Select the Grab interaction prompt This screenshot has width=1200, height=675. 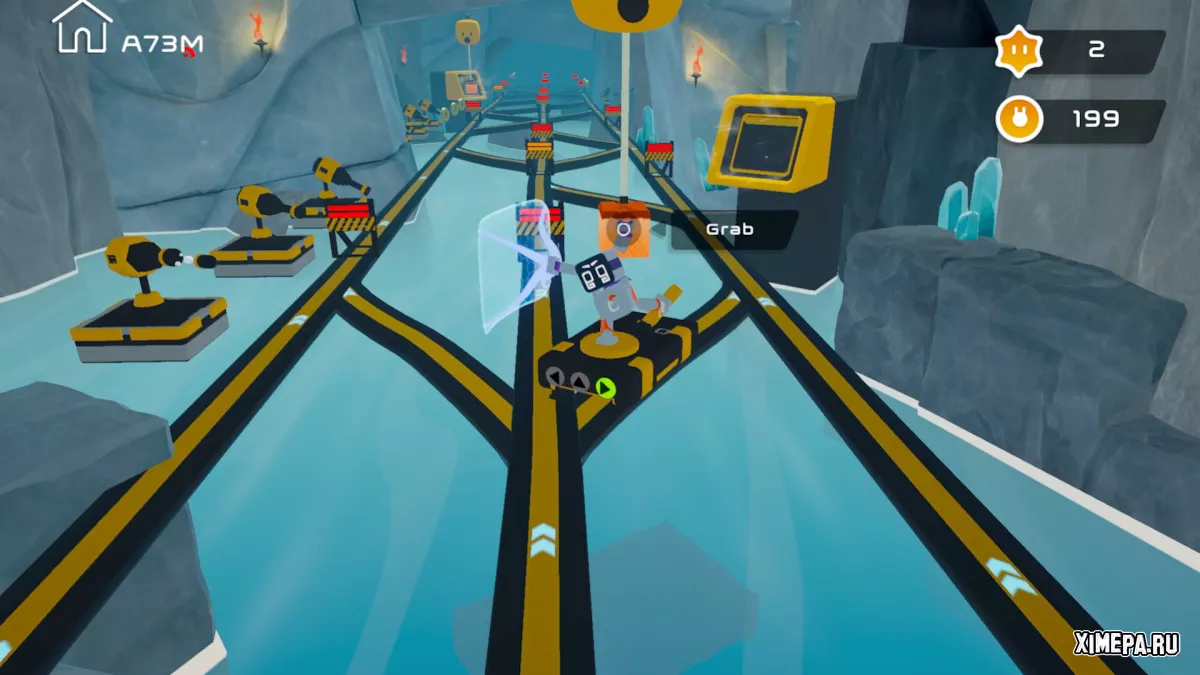click(x=729, y=229)
